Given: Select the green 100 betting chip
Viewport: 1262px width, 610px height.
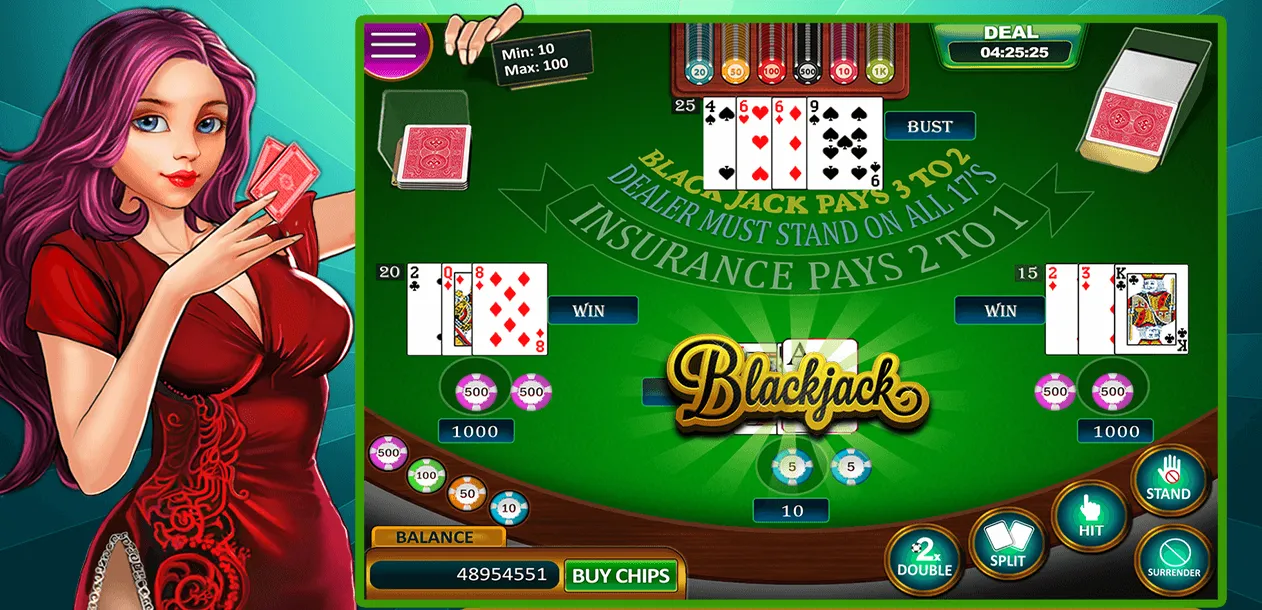Looking at the screenshot, I should click(426, 475).
